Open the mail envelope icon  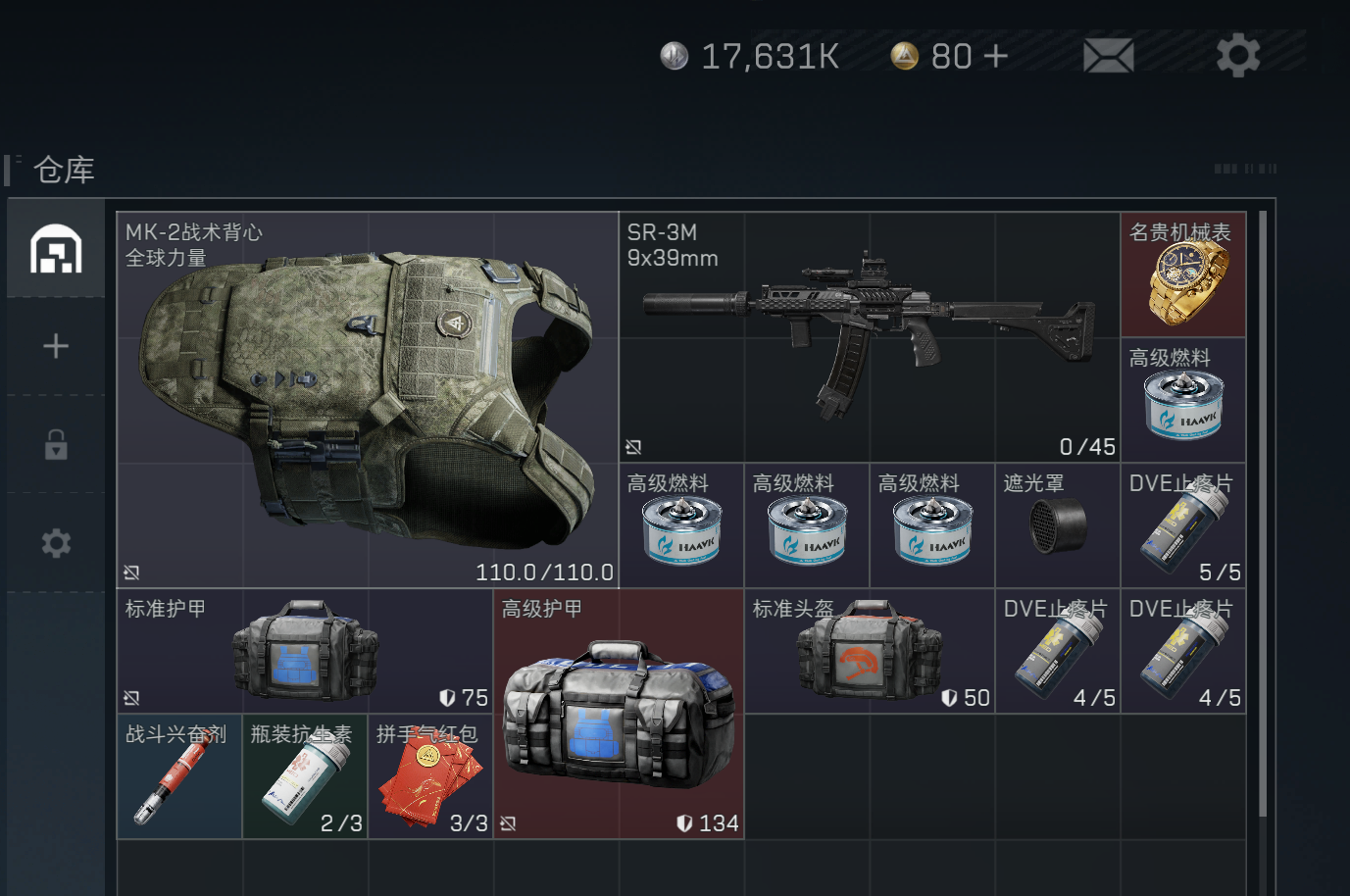(1108, 56)
